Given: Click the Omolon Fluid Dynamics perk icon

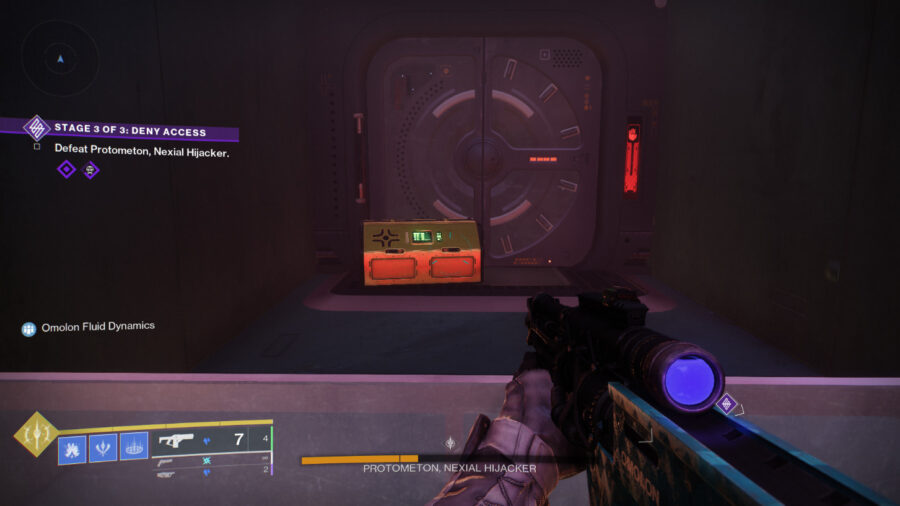Looking at the screenshot, I should (29, 327).
